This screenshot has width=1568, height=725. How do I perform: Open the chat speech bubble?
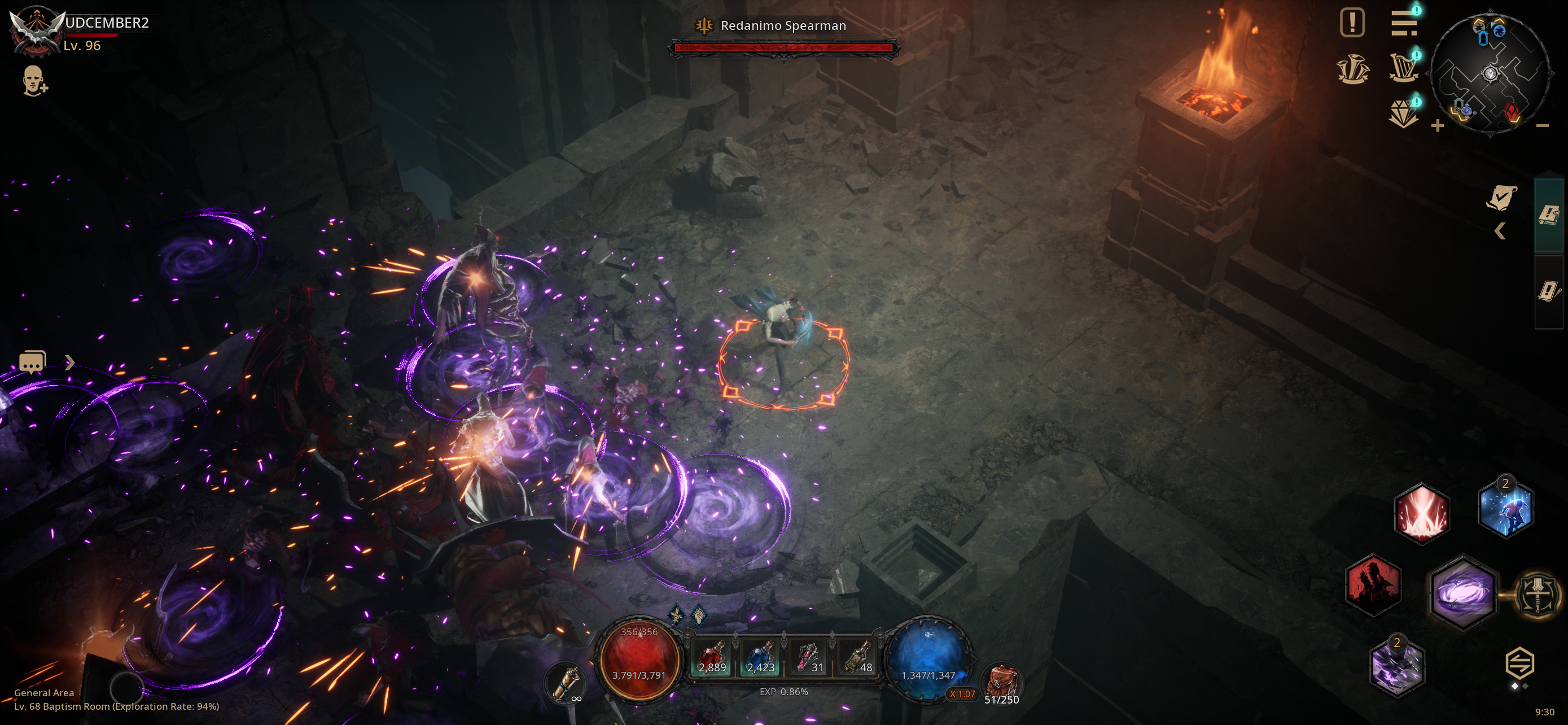(x=32, y=362)
